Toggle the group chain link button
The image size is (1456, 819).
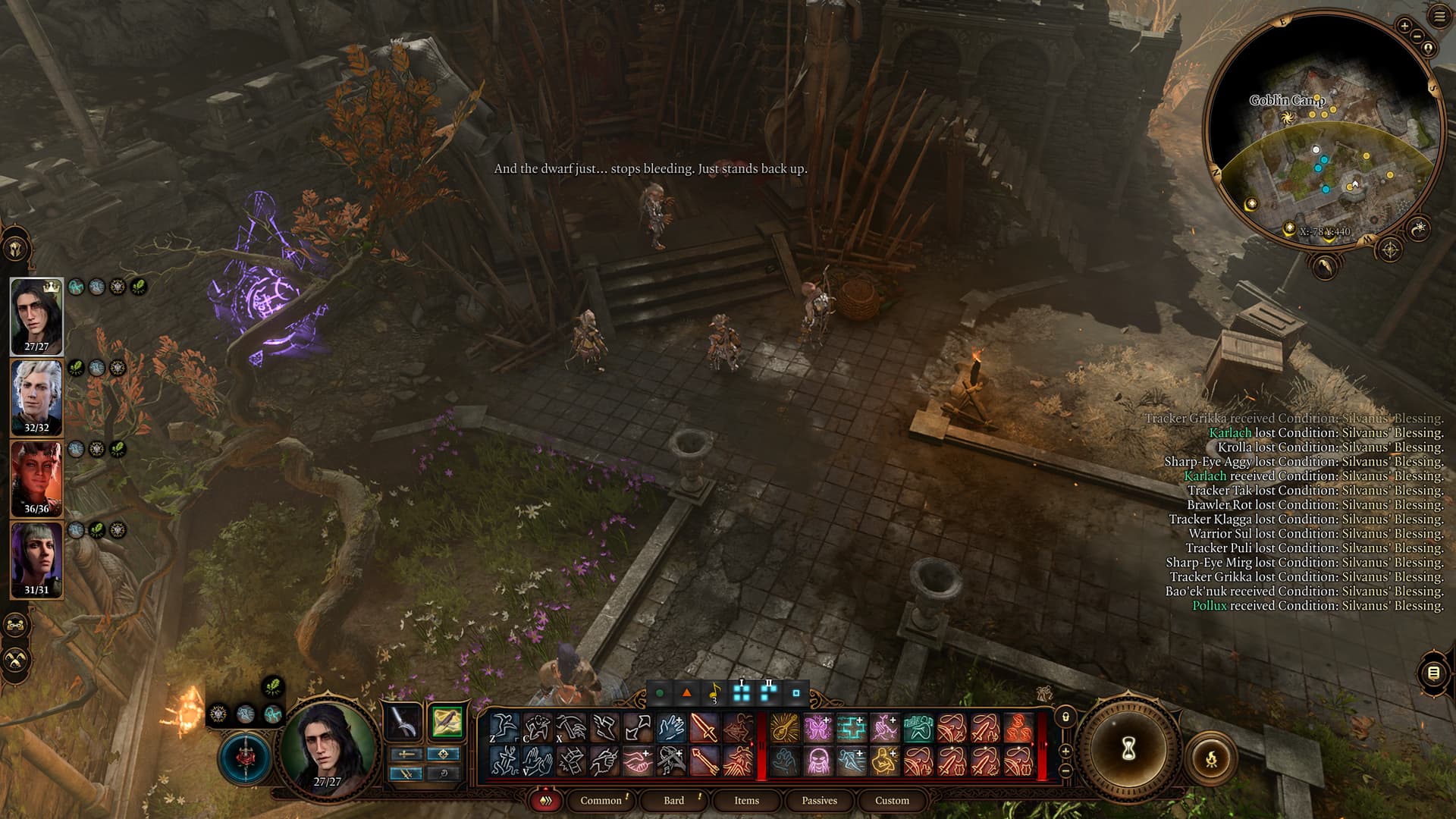pyautogui.click(x=17, y=625)
